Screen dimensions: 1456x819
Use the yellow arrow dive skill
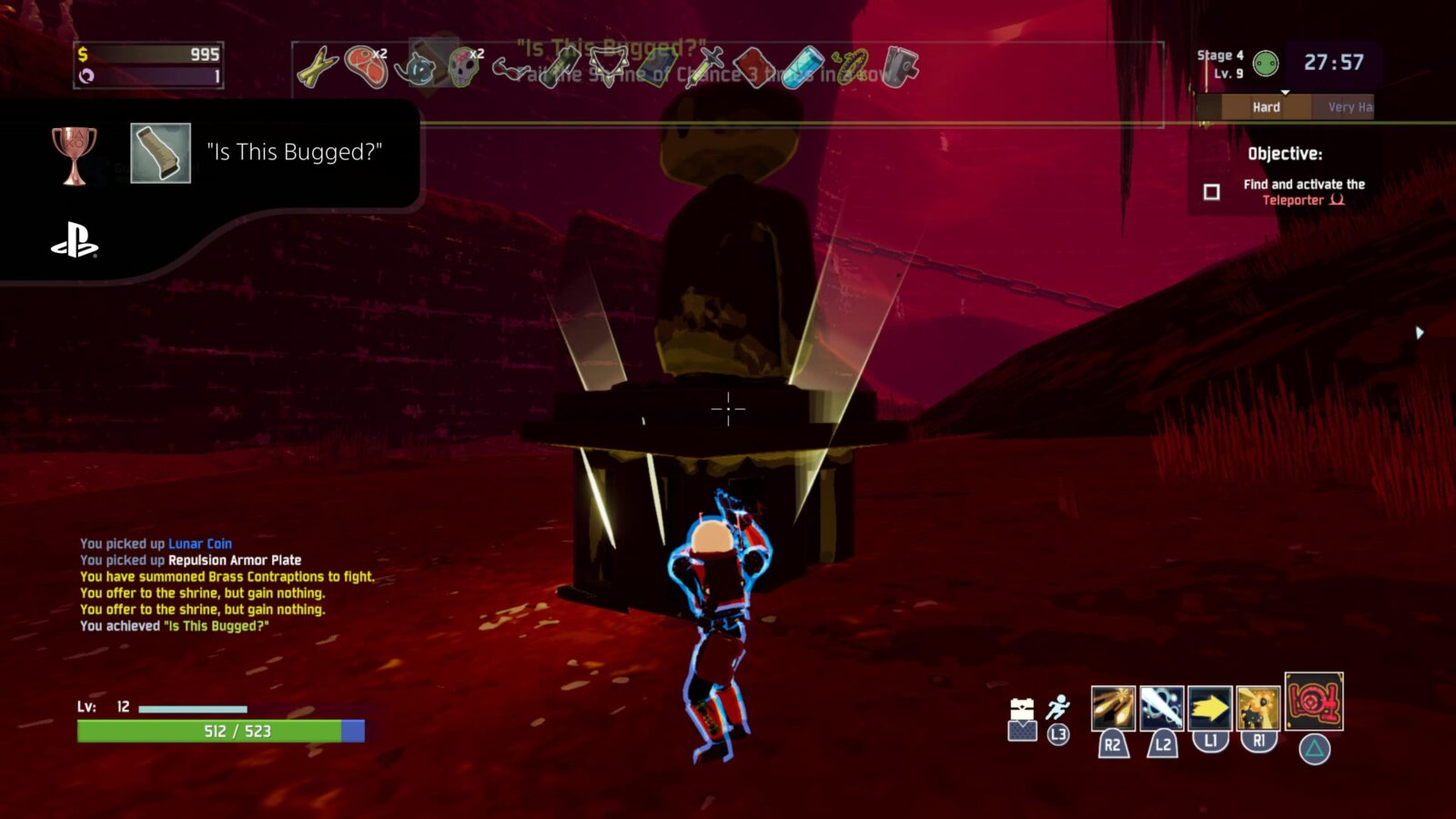pyautogui.click(x=1210, y=708)
